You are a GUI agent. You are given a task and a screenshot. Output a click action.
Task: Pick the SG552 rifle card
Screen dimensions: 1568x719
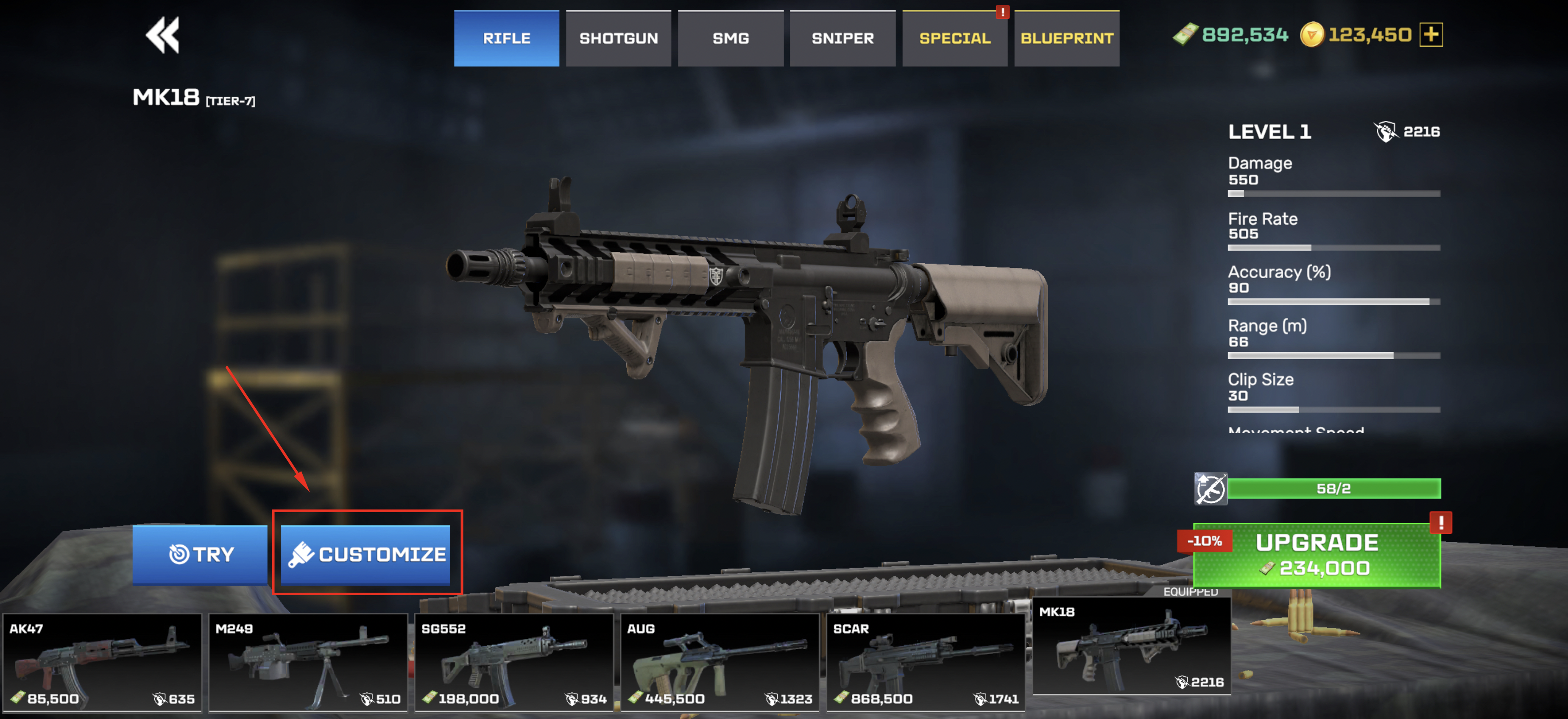pyautogui.click(x=514, y=662)
